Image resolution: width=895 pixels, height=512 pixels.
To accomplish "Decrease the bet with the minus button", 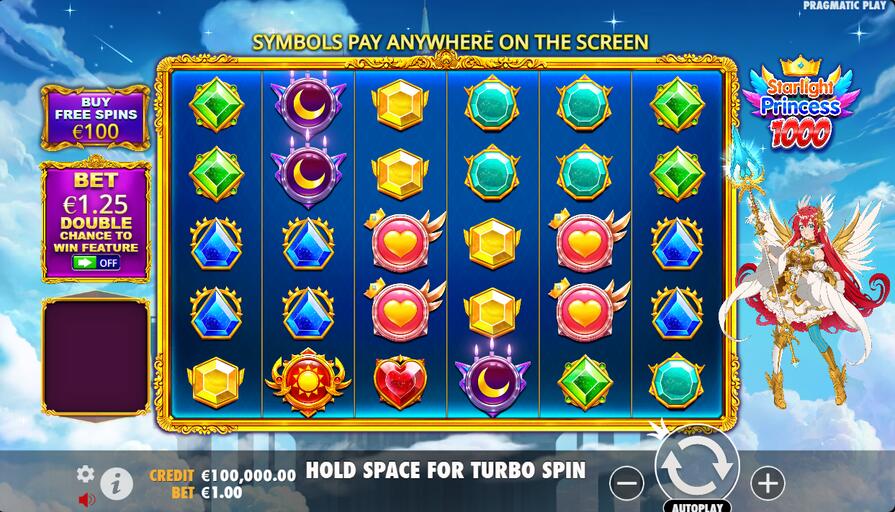I will pyautogui.click(x=627, y=484).
